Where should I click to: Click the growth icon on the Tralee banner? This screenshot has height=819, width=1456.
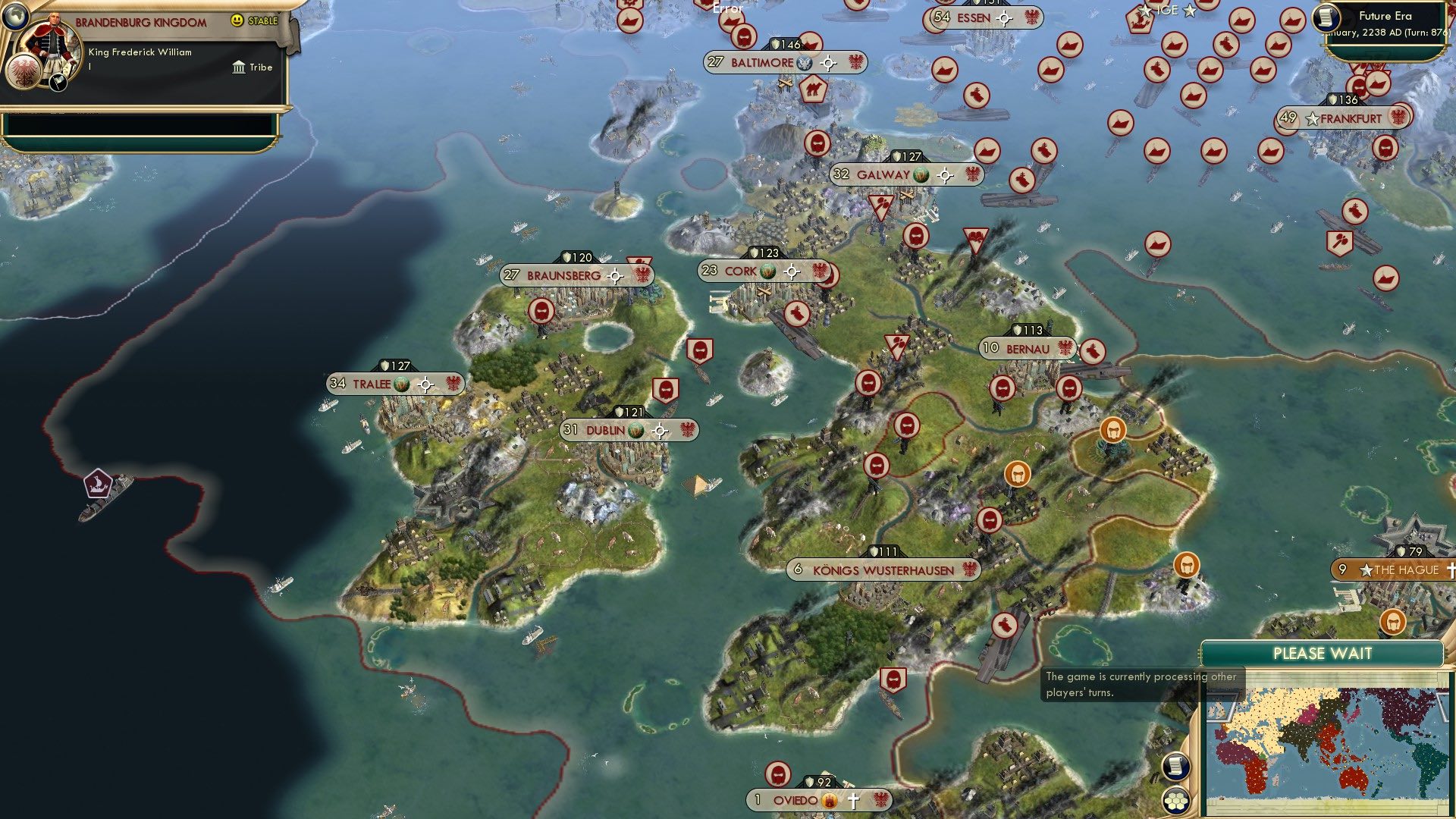(402, 383)
